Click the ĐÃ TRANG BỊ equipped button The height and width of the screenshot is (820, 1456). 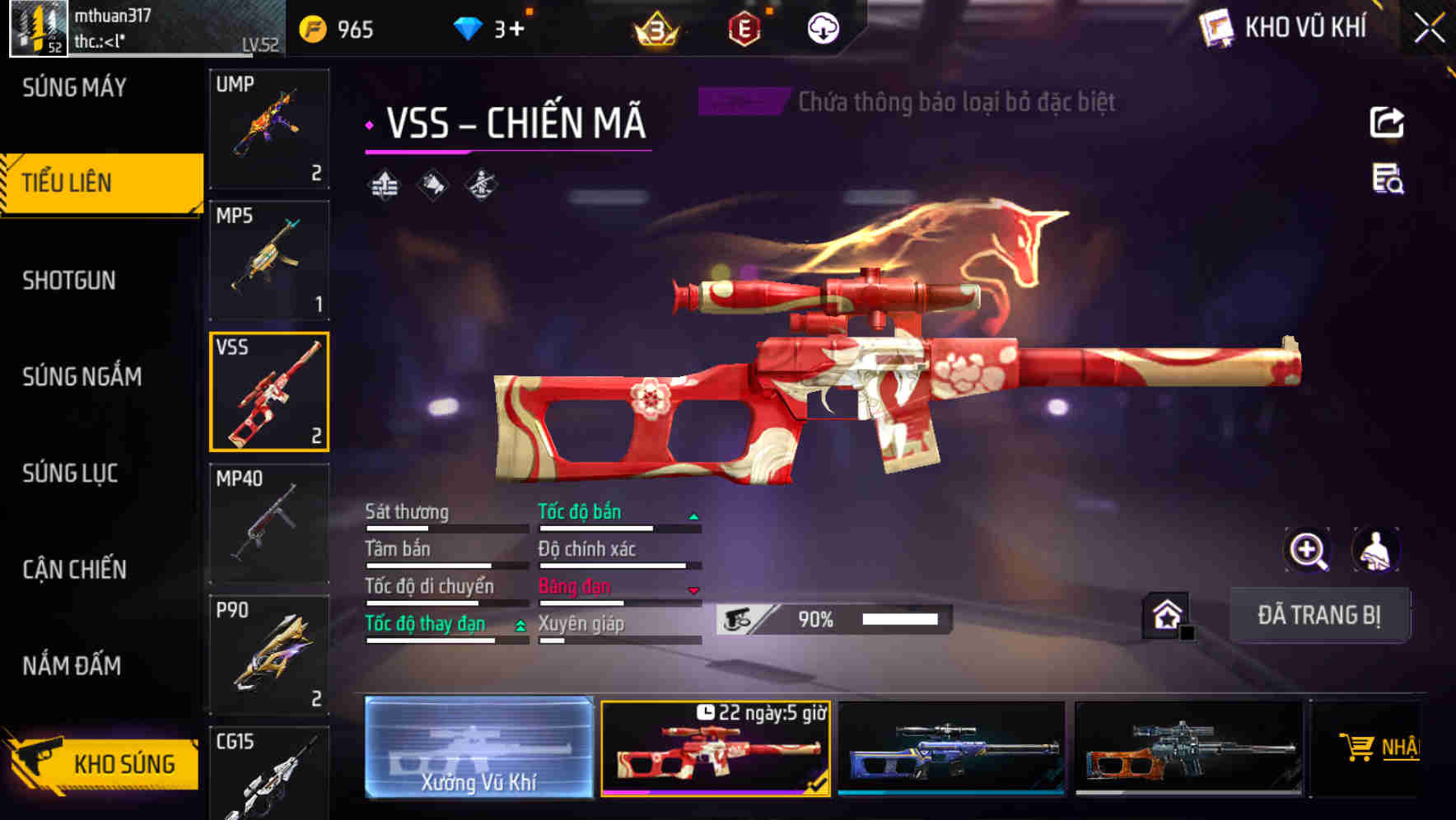pyautogui.click(x=1318, y=615)
